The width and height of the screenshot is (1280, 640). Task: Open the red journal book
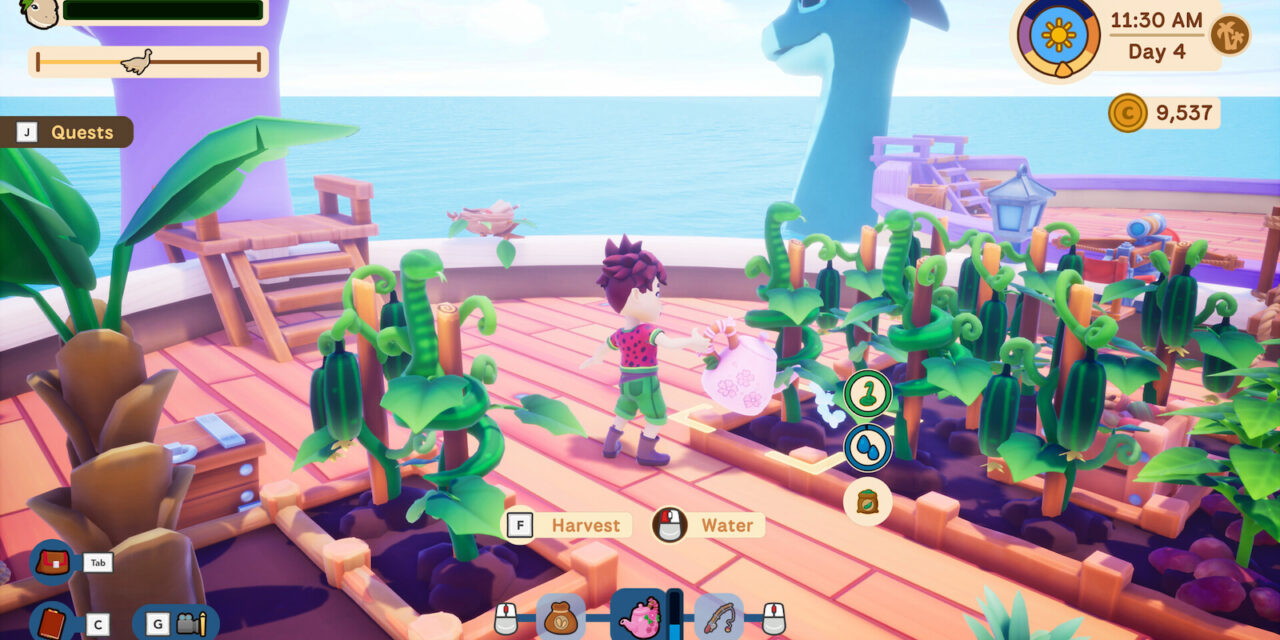tap(51, 623)
